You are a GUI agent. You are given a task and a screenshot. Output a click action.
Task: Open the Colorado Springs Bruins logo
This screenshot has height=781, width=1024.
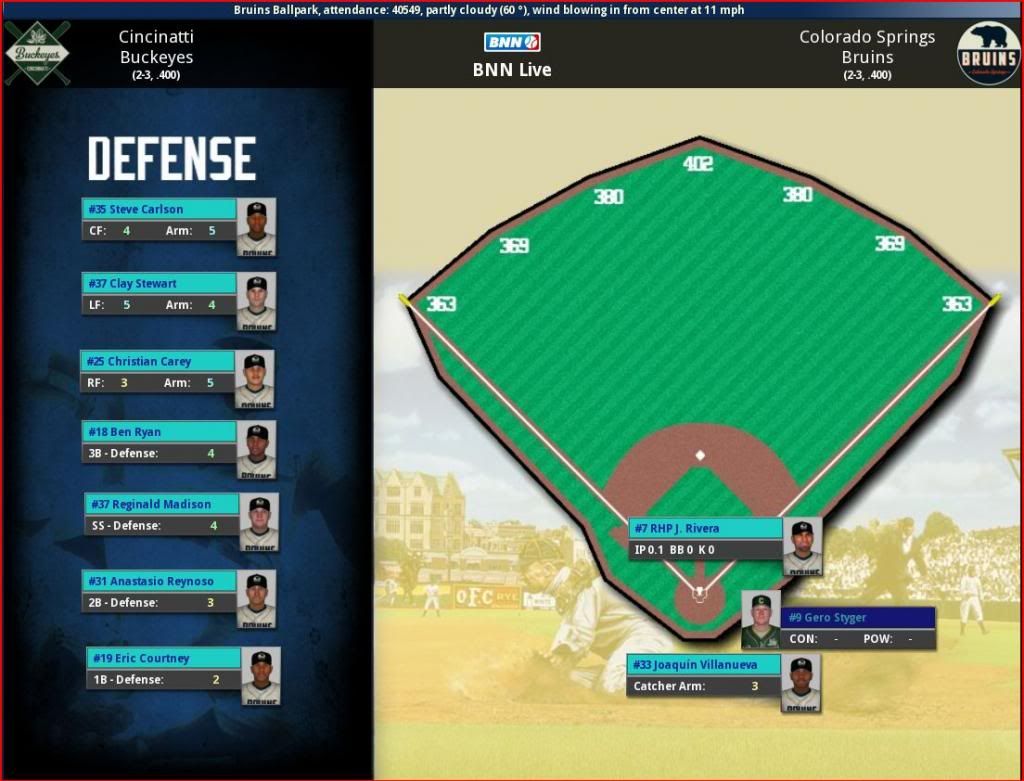[987, 54]
